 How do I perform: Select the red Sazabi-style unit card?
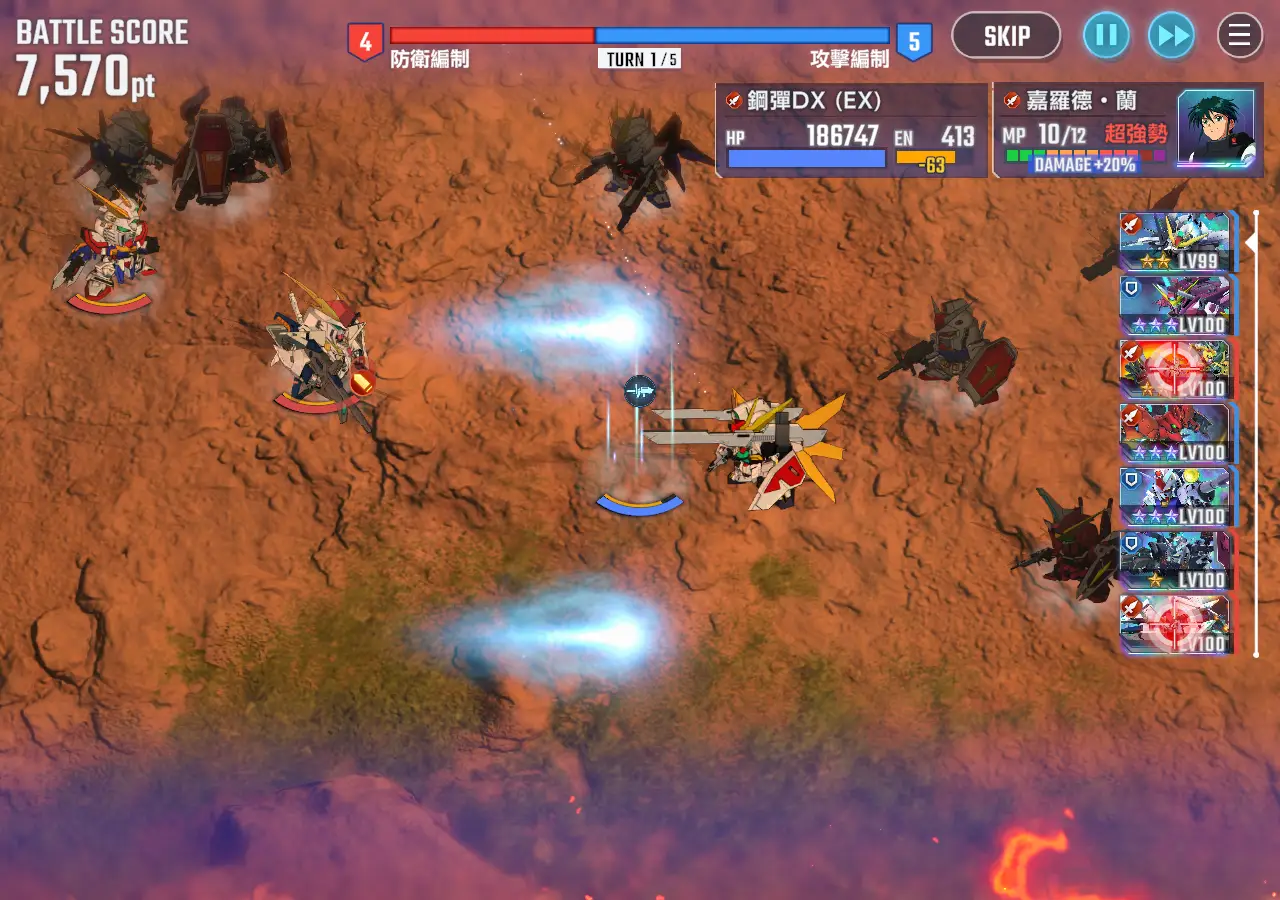[x=1176, y=433]
